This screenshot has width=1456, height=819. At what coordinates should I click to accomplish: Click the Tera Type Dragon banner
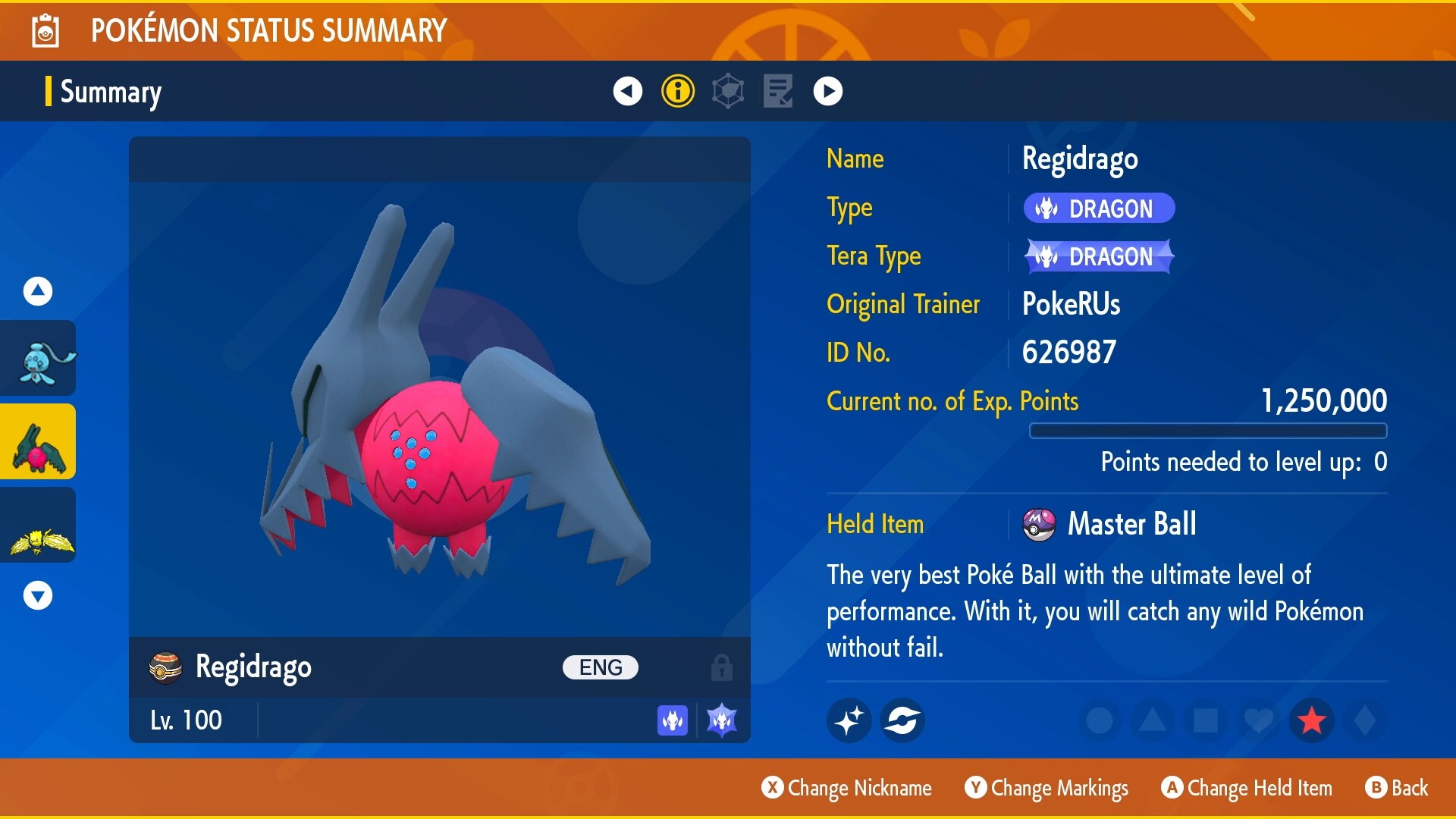[1099, 256]
